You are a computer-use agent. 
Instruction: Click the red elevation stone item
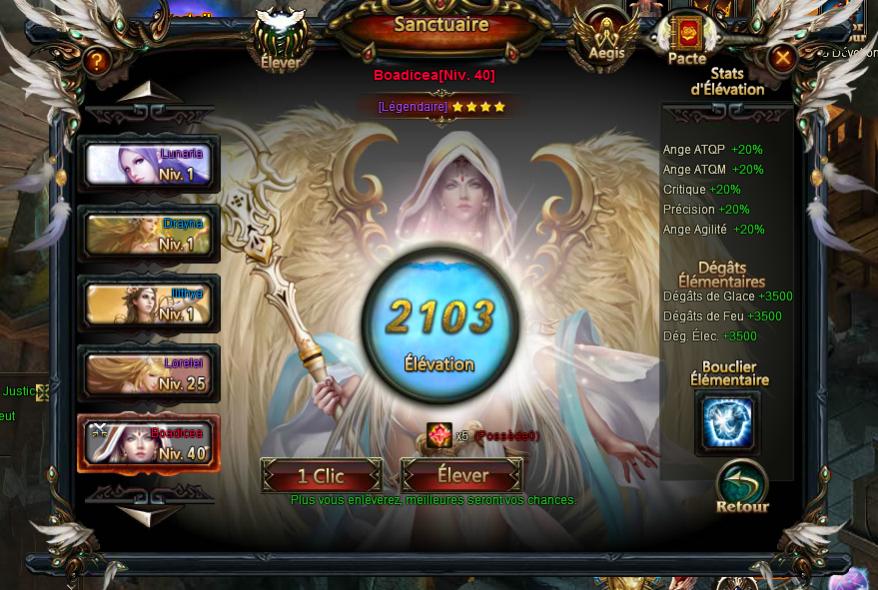[x=439, y=436]
